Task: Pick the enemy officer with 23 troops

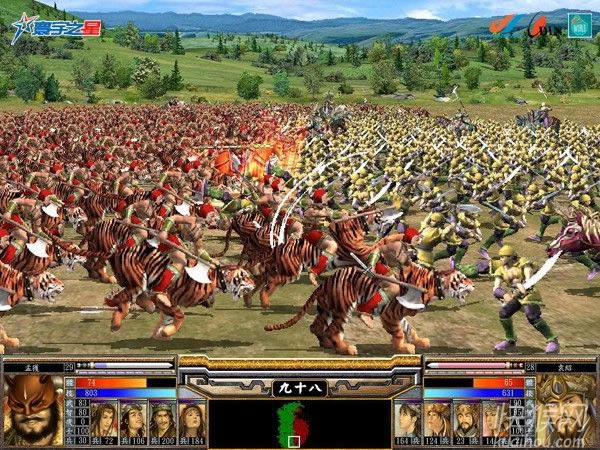Action: coord(466,418)
